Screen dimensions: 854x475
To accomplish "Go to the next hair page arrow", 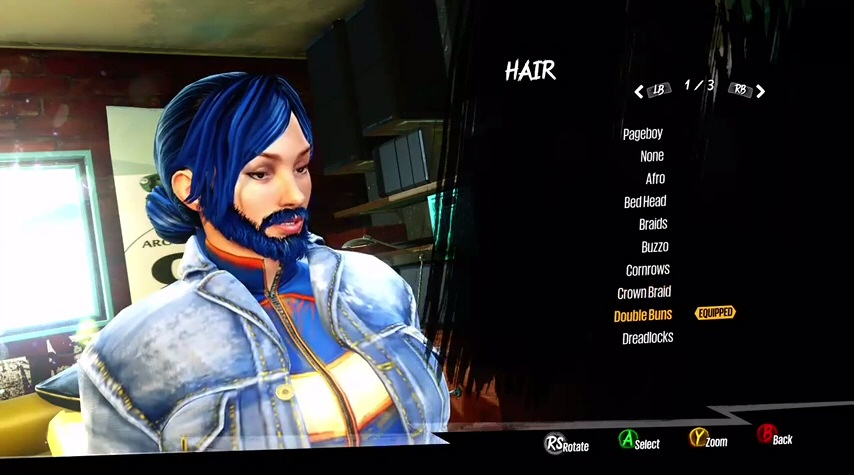I will point(761,91).
